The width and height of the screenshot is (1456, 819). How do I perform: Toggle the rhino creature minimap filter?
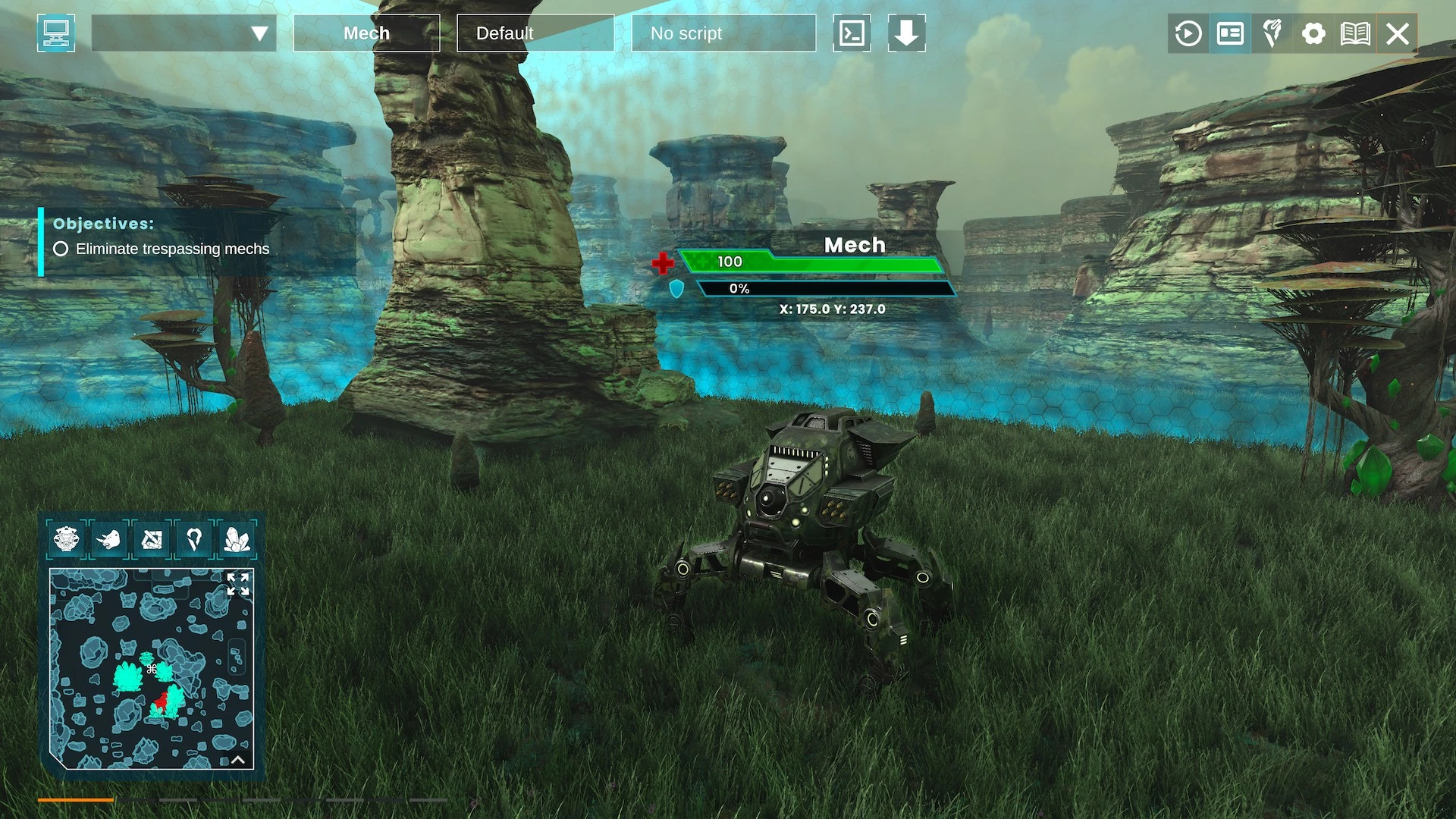(x=109, y=540)
